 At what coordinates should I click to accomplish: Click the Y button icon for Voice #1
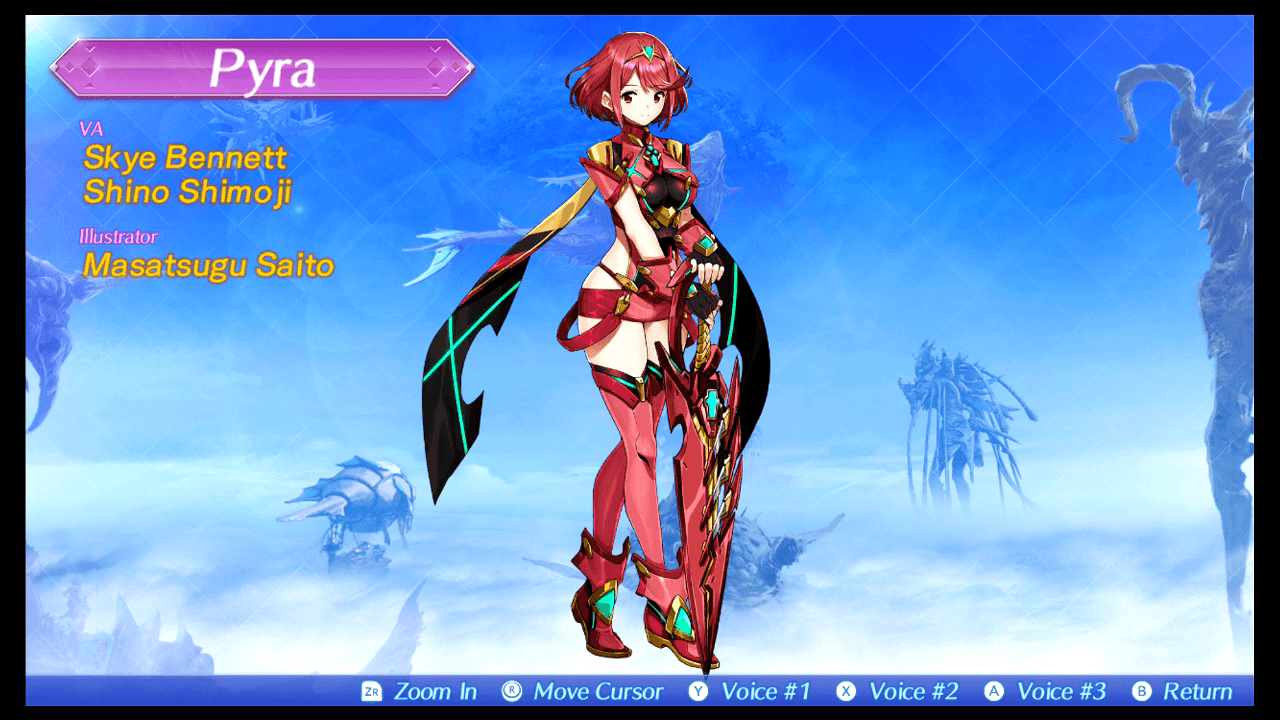coord(700,690)
